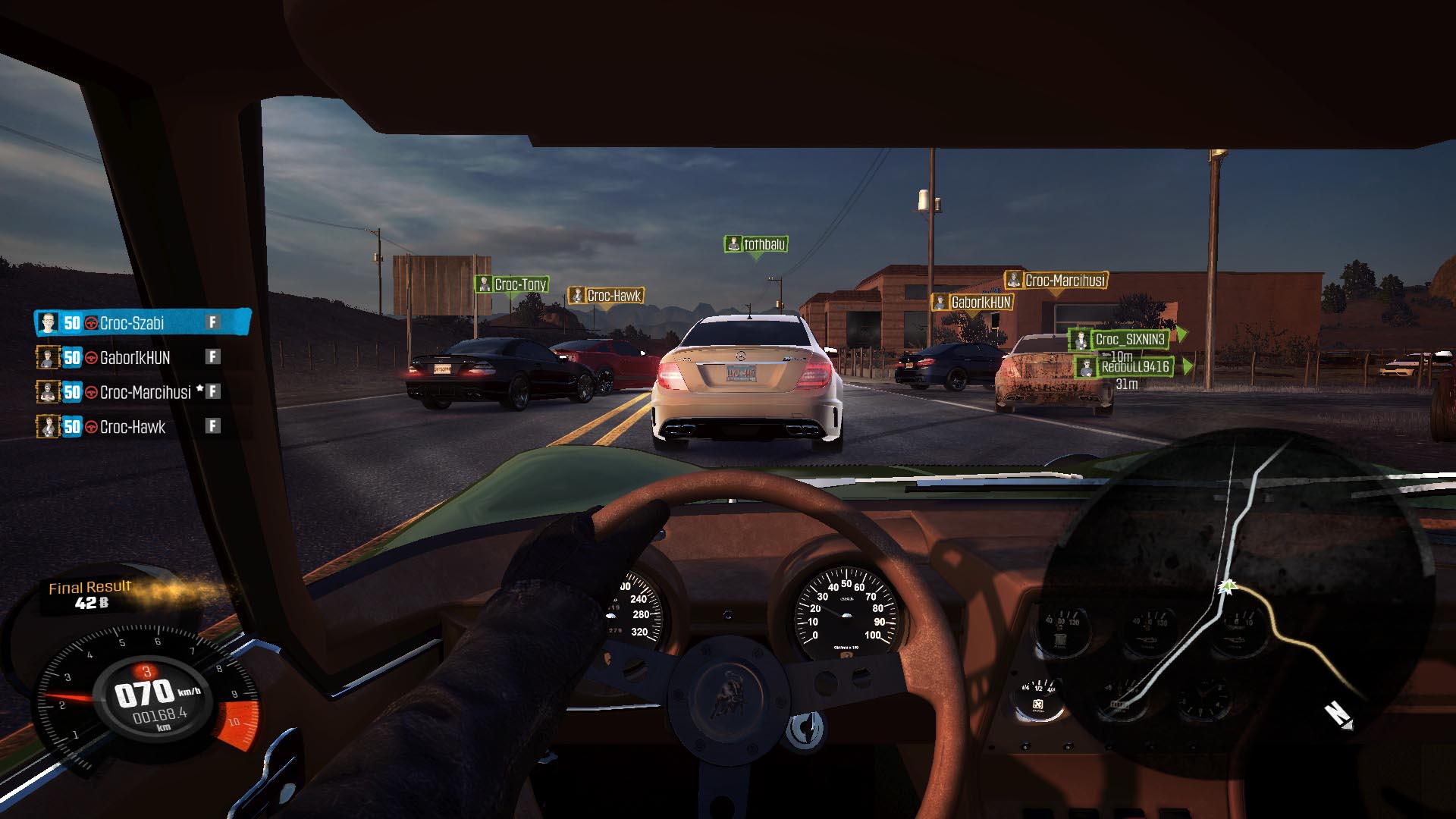Viewport: 1456px width, 819px height.
Task: Select the Croc-Tony player name tag
Action: click(512, 284)
